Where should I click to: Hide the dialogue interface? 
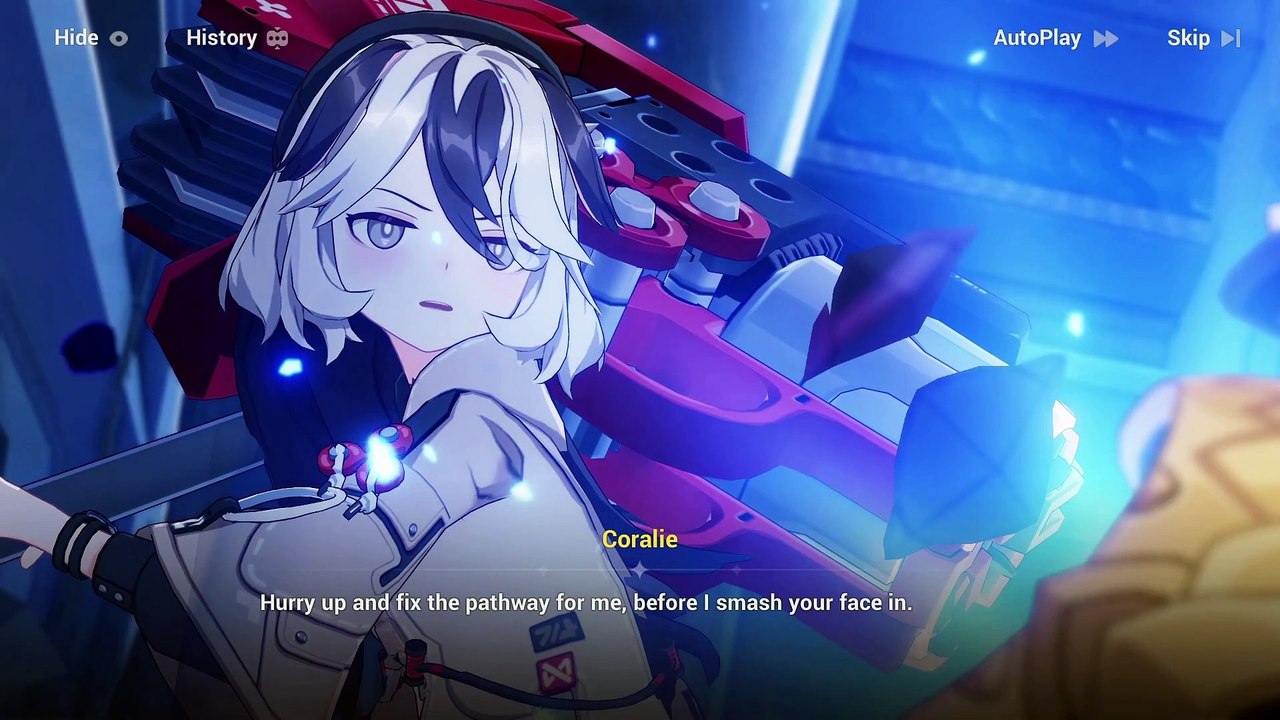[90, 38]
